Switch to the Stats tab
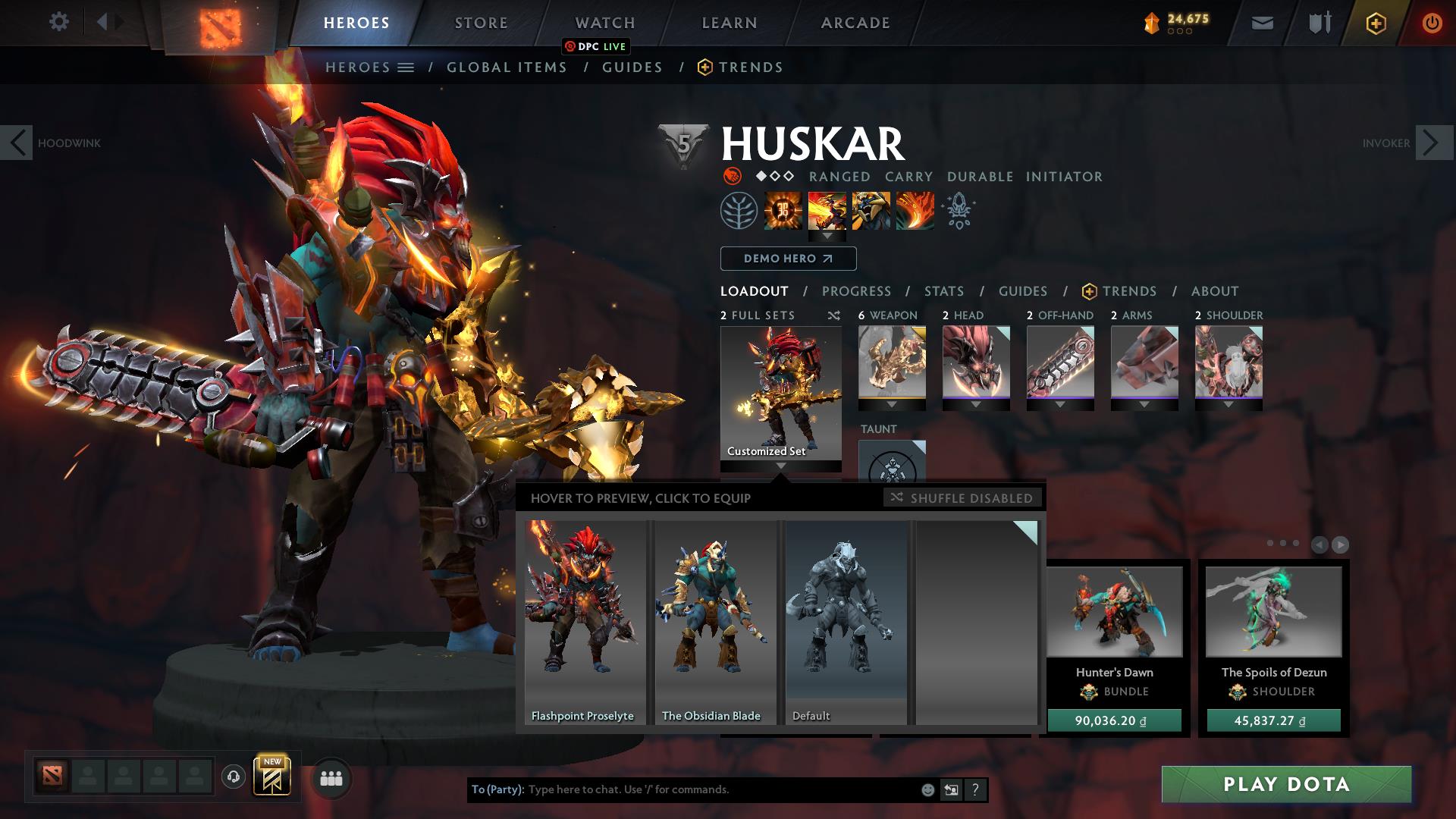Viewport: 1456px width, 819px height. 943,291
